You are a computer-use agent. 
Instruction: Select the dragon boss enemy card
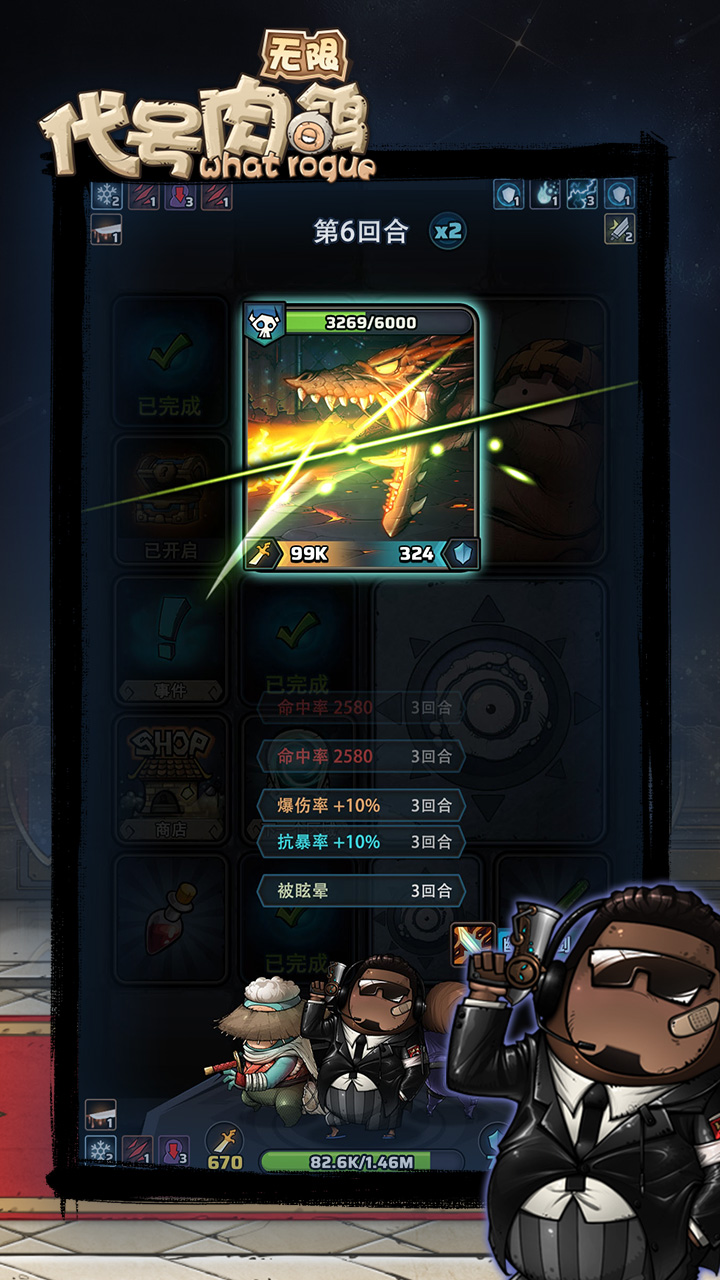pos(362,438)
